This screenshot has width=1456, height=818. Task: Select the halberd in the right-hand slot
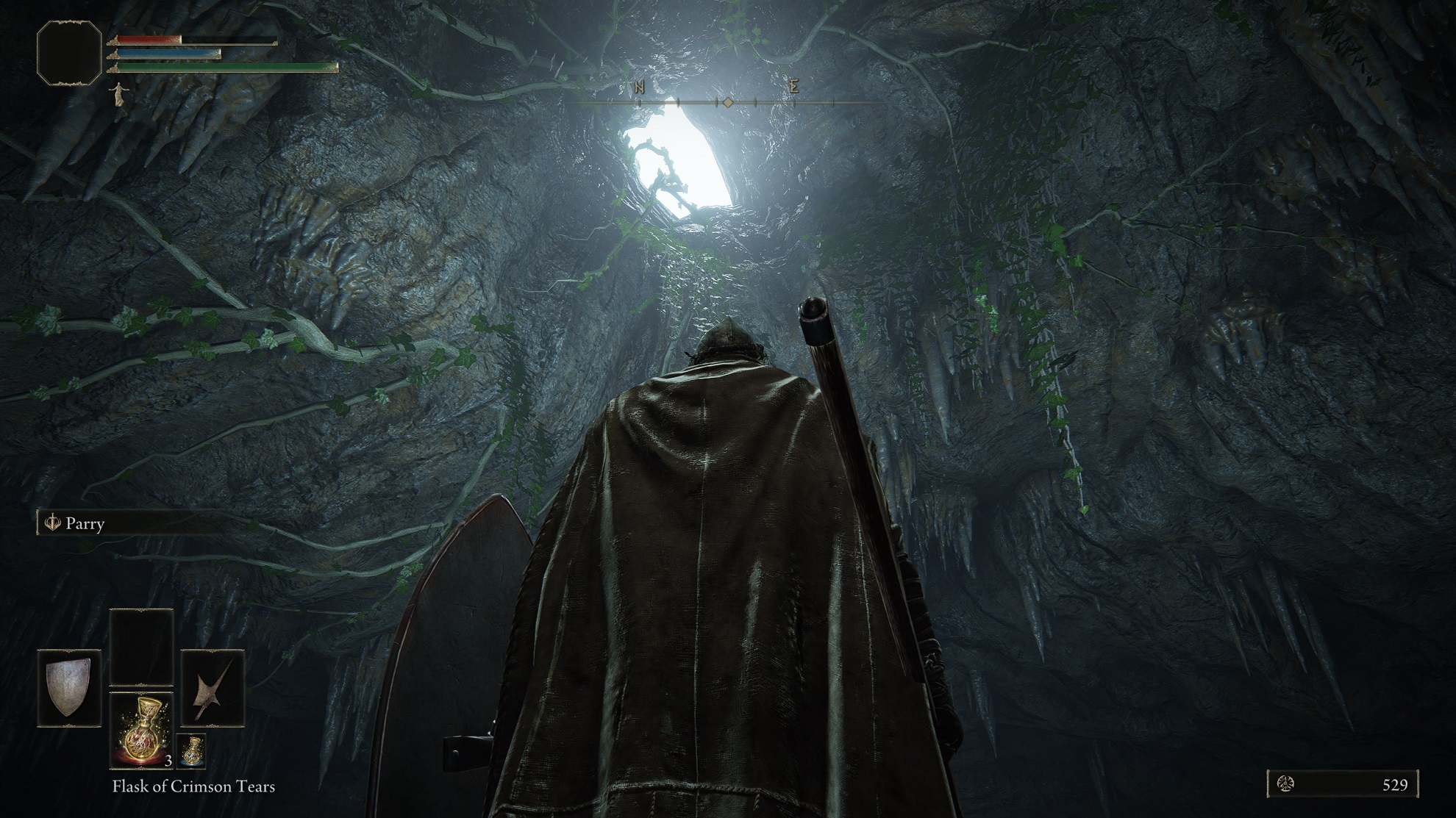[213, 688]
